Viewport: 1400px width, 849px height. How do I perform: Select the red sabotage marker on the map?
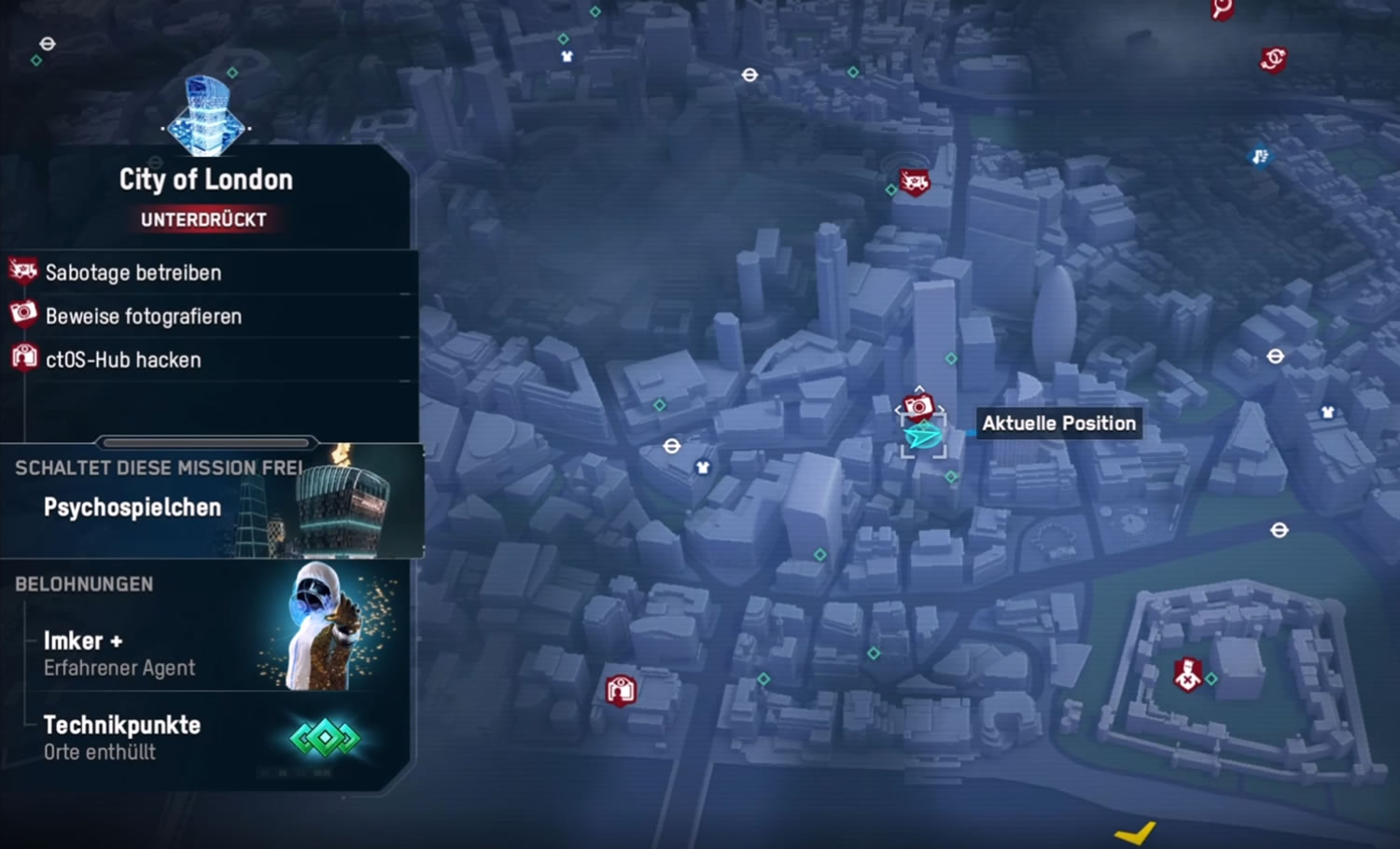coord(914,182)
